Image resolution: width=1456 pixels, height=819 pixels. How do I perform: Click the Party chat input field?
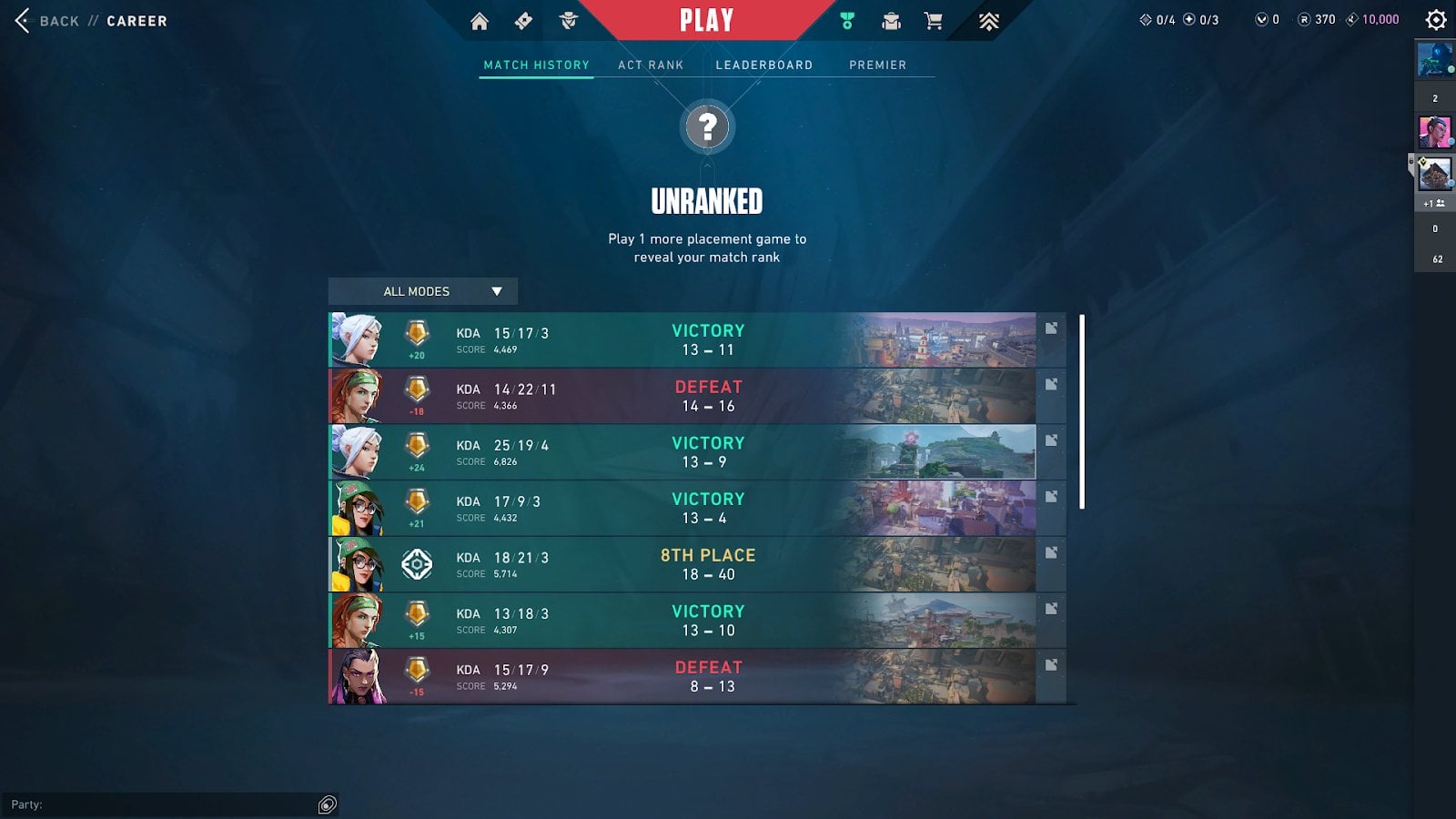(x=164, y=804)
